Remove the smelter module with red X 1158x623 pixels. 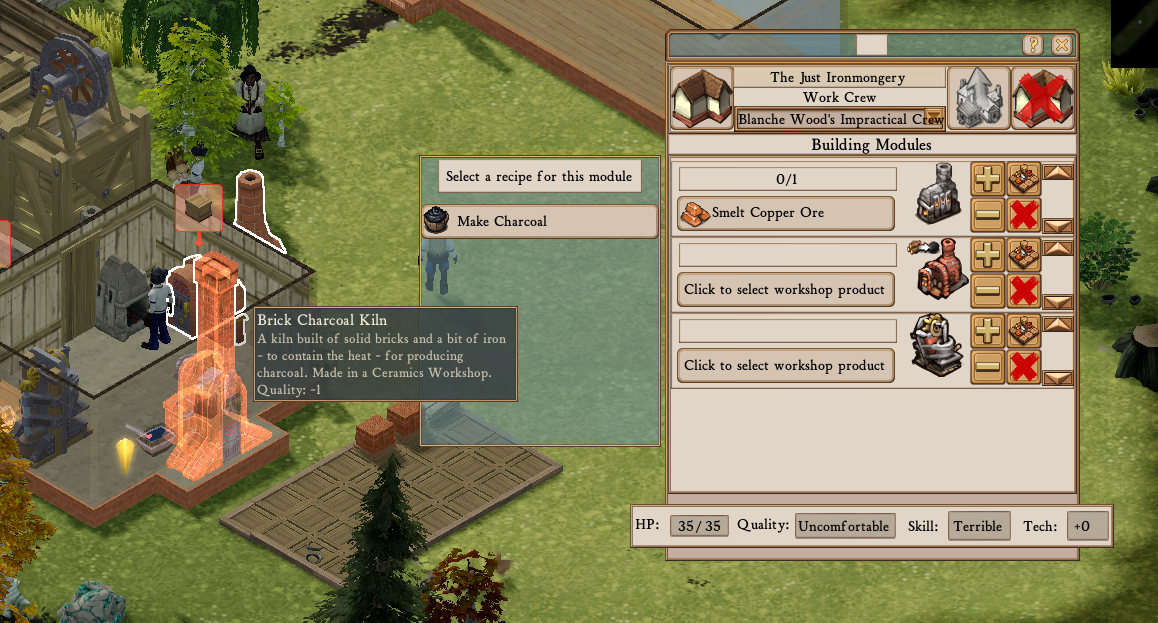1024,214
